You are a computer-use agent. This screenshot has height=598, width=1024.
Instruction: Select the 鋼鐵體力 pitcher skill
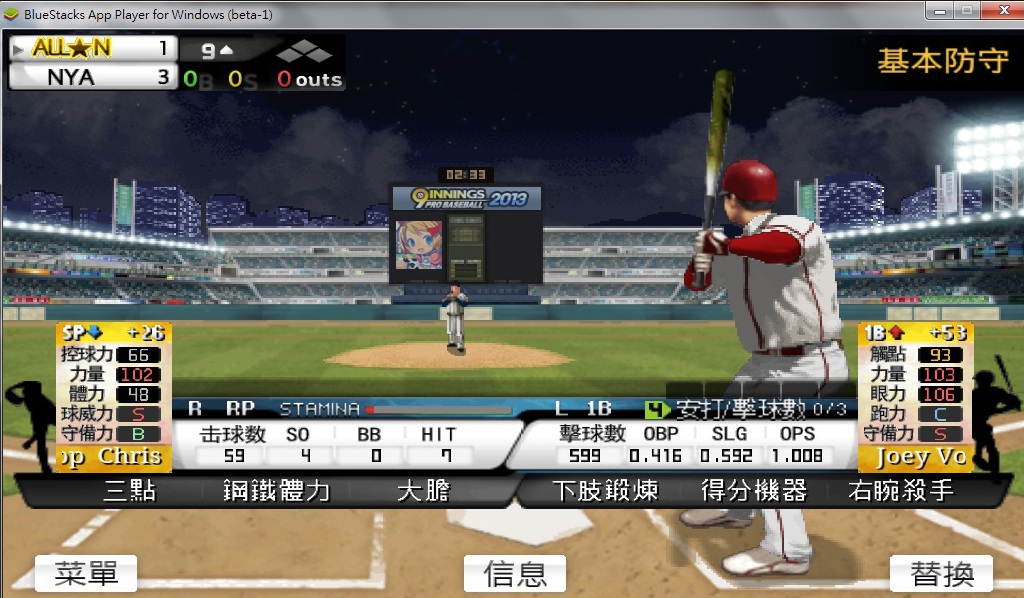[x=277, y=491]
